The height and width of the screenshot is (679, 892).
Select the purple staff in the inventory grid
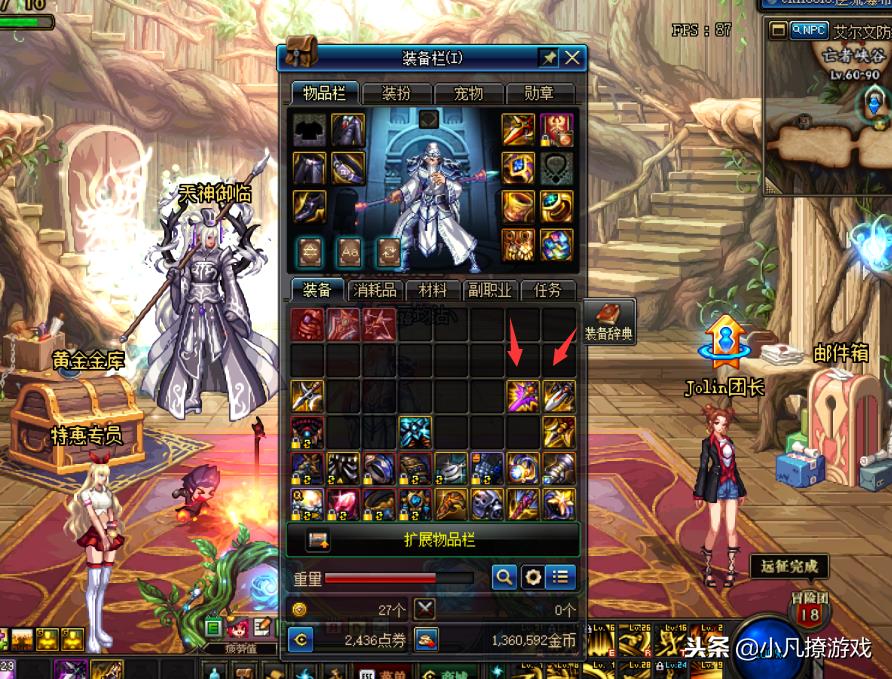[522, 396]
